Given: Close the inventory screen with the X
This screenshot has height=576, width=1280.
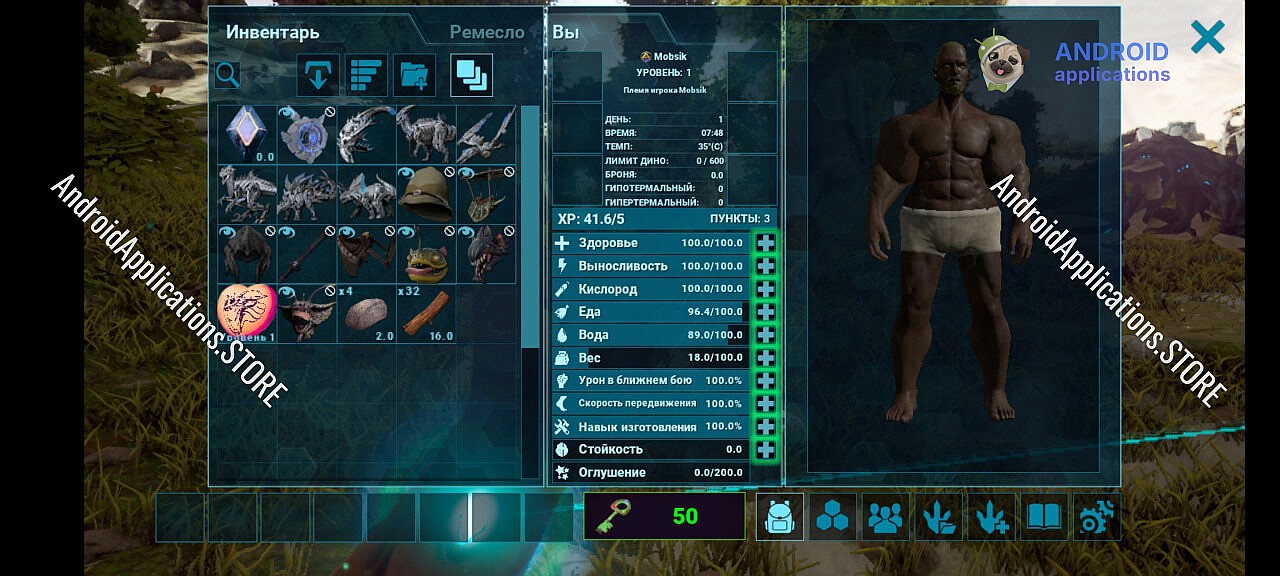Looking at the screenshot, I should [x=1207, y=38].
